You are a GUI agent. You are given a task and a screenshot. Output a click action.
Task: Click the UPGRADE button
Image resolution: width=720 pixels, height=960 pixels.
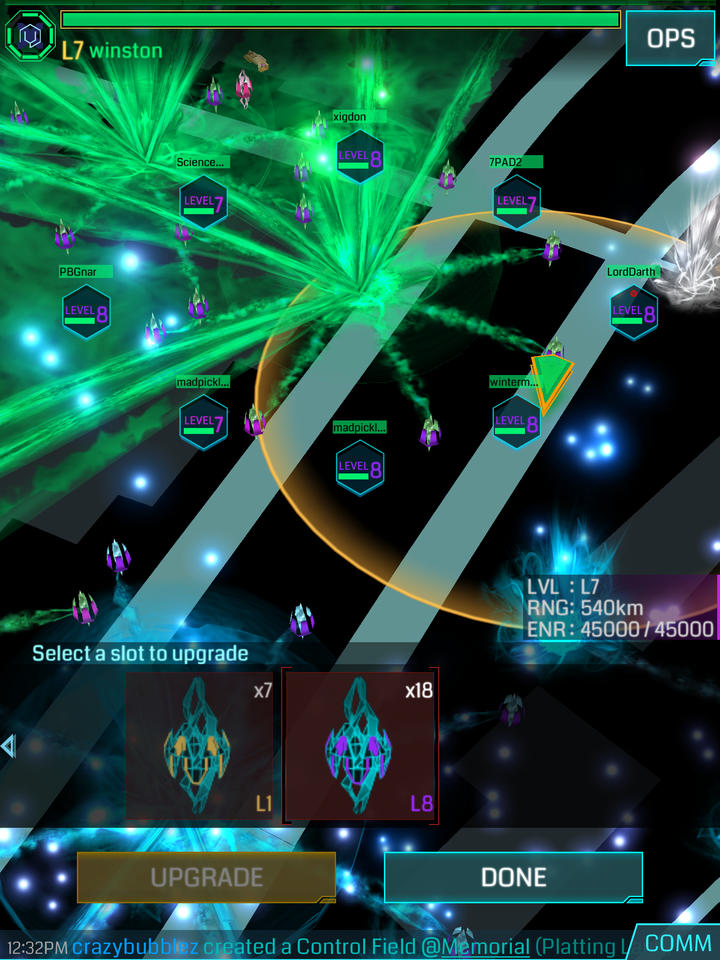[x=206, y=878]
